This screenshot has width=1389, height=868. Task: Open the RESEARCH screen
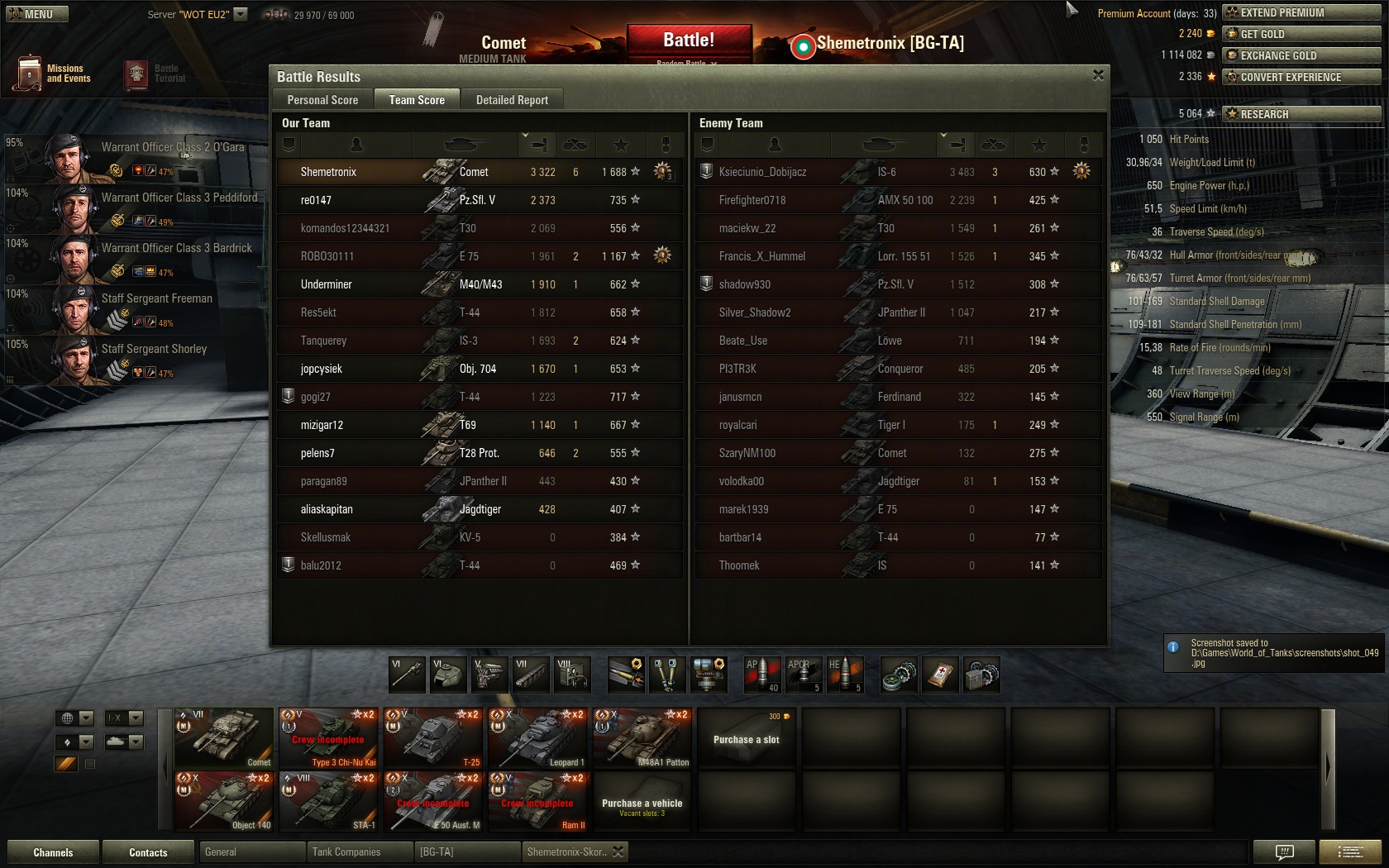[1301, 114]
